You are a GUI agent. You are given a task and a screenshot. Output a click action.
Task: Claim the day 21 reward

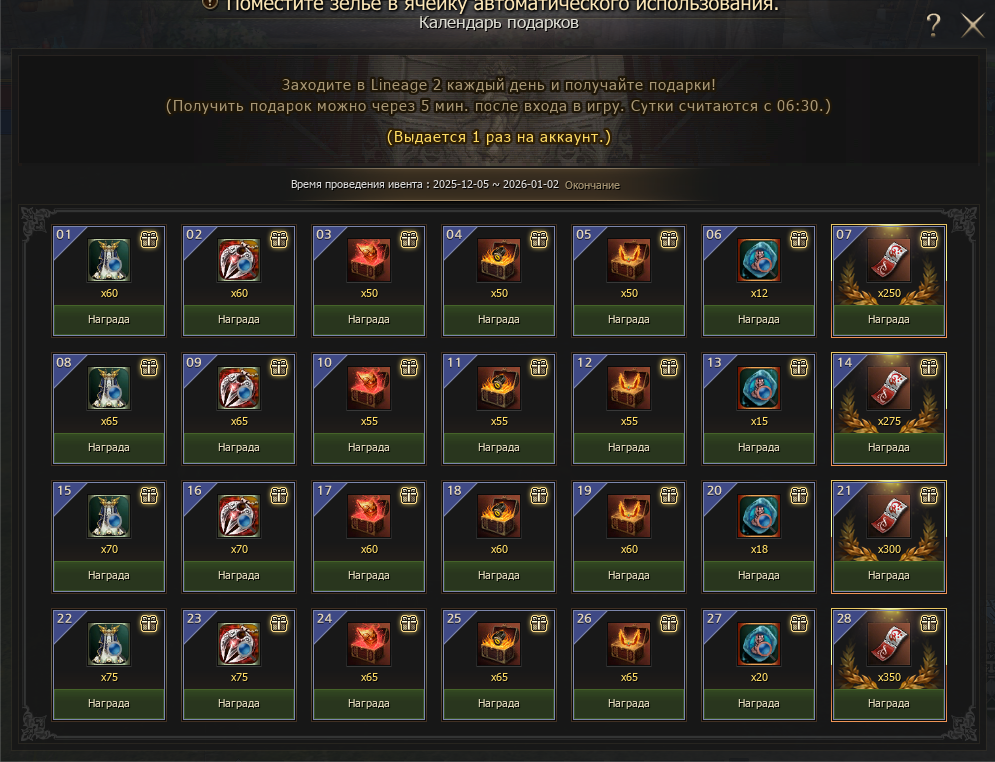click(888, 576)
